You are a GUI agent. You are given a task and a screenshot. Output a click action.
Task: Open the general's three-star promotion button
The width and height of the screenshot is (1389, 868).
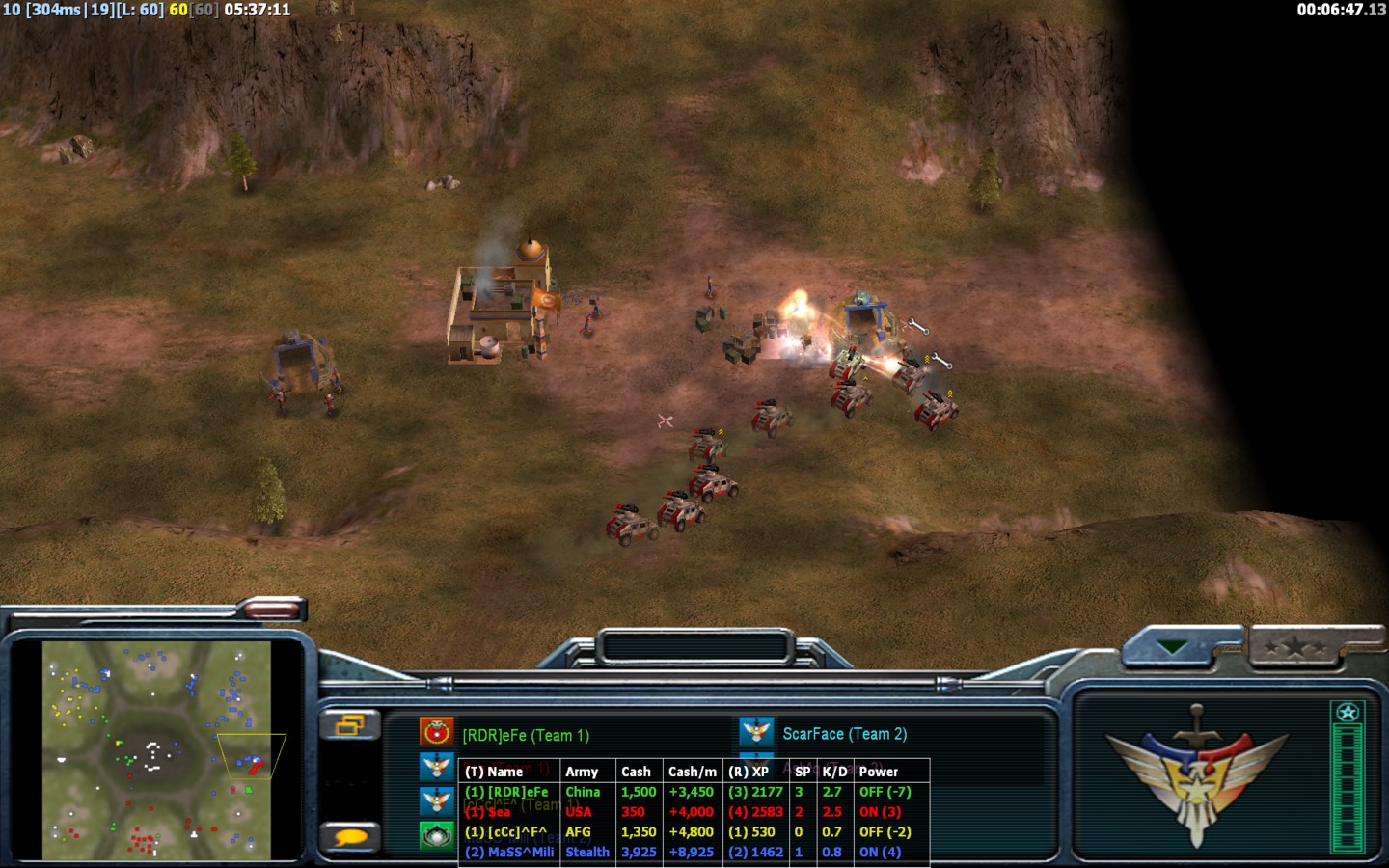pyautogui.click(x=1295, y=647)
